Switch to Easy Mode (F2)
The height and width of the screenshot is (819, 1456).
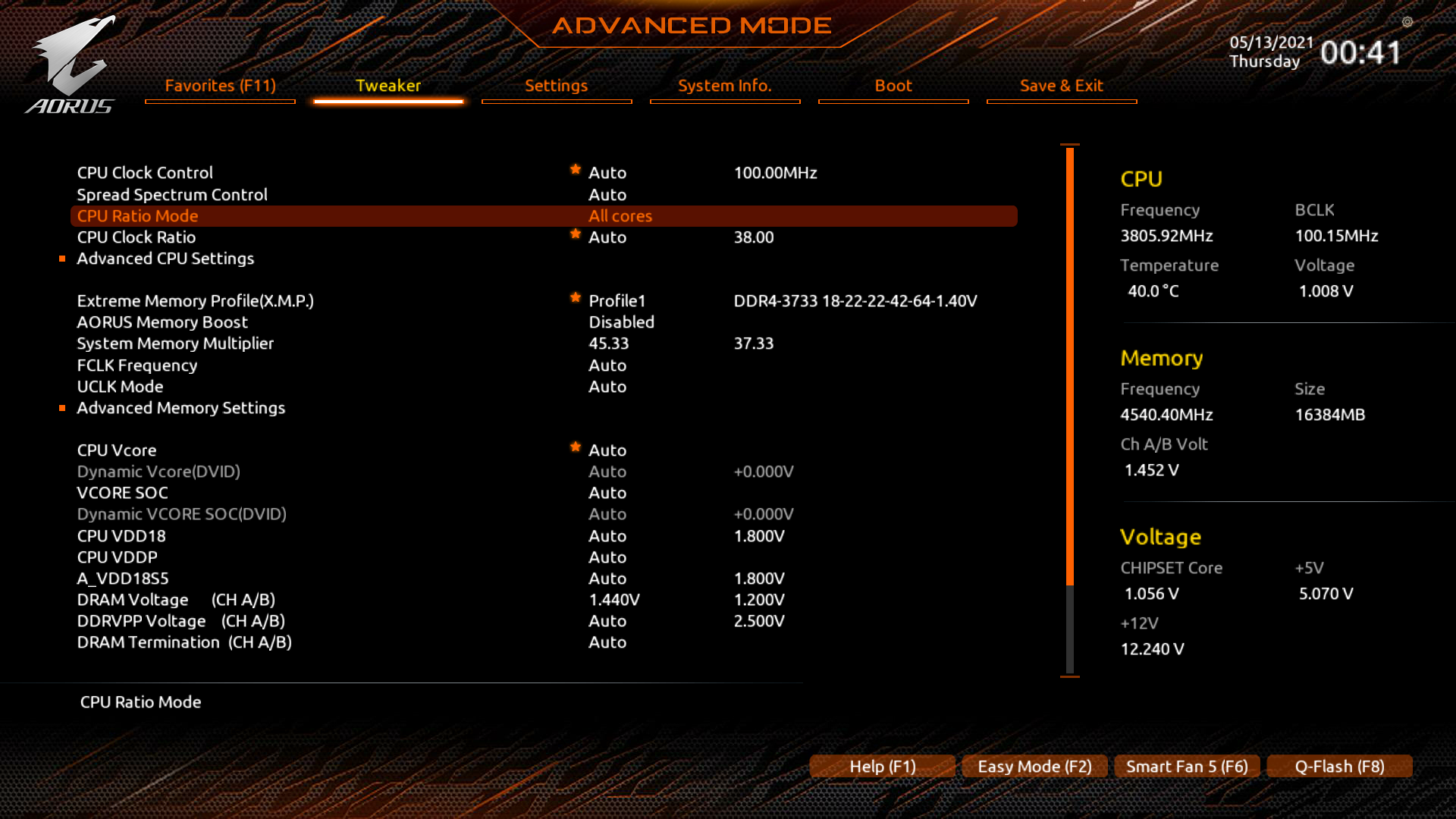(1034, 767)
